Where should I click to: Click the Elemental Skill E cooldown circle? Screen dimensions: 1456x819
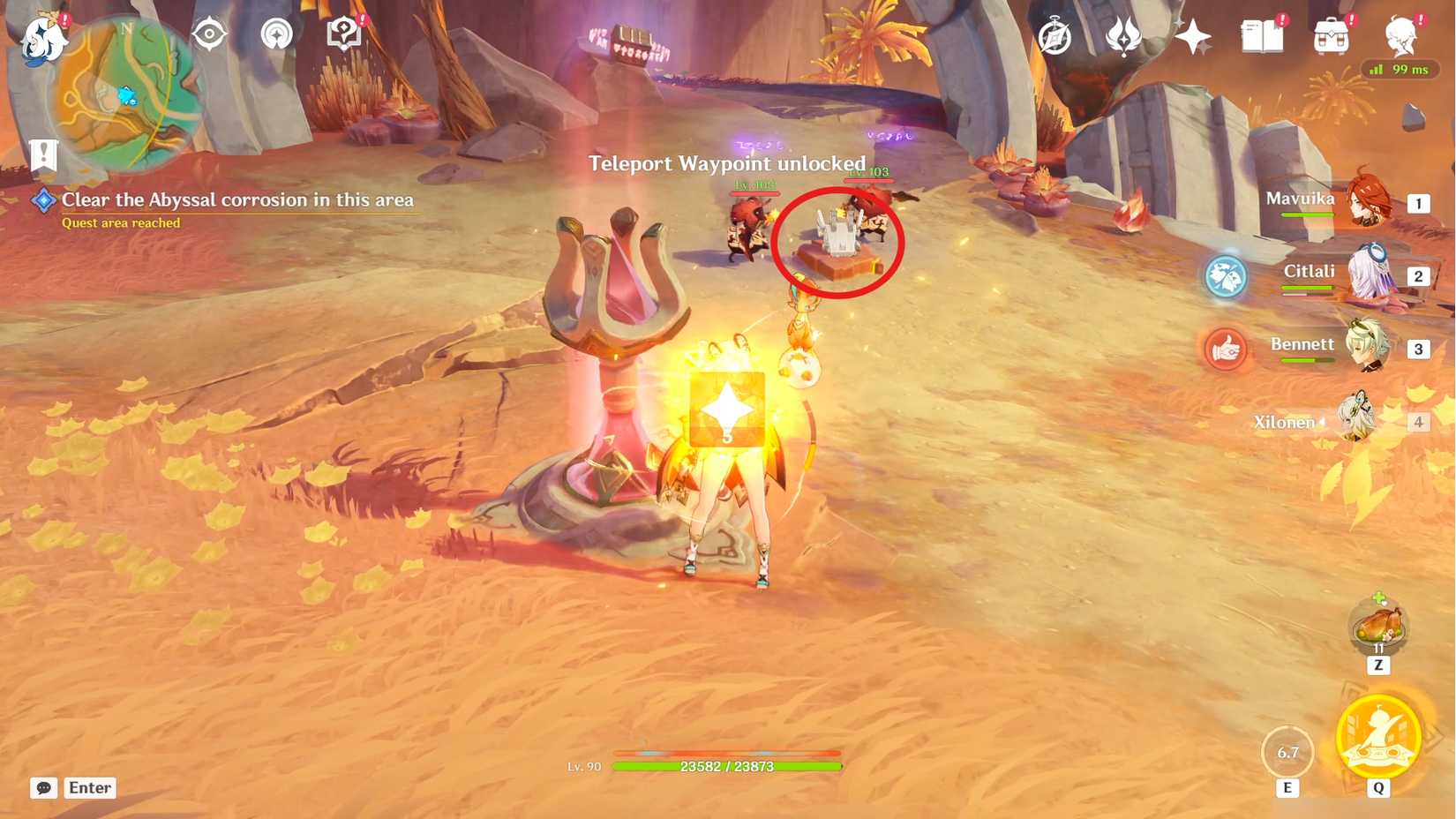pos(1287,755)
